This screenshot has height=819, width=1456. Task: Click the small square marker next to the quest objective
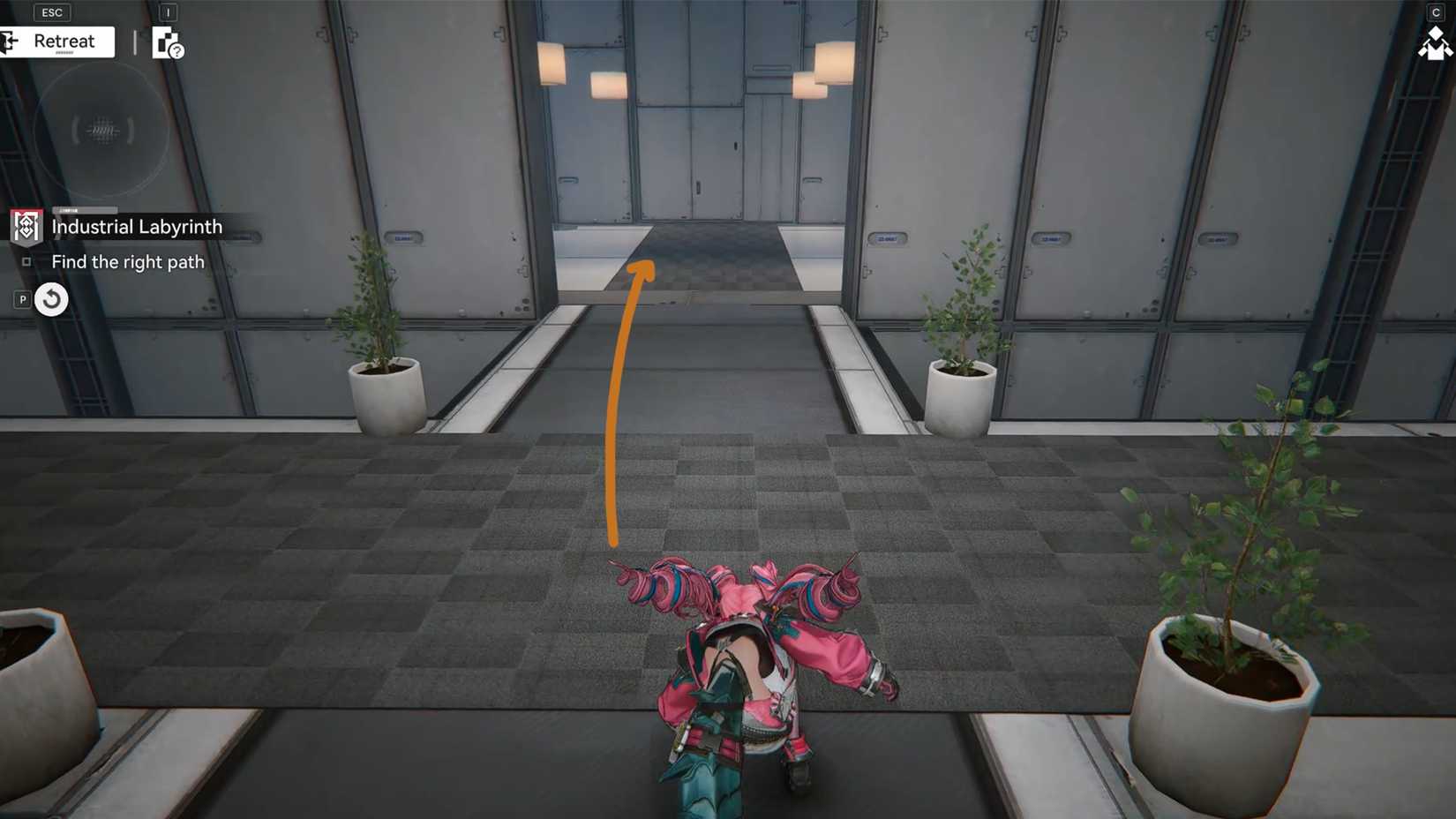[x=26, y=261]
